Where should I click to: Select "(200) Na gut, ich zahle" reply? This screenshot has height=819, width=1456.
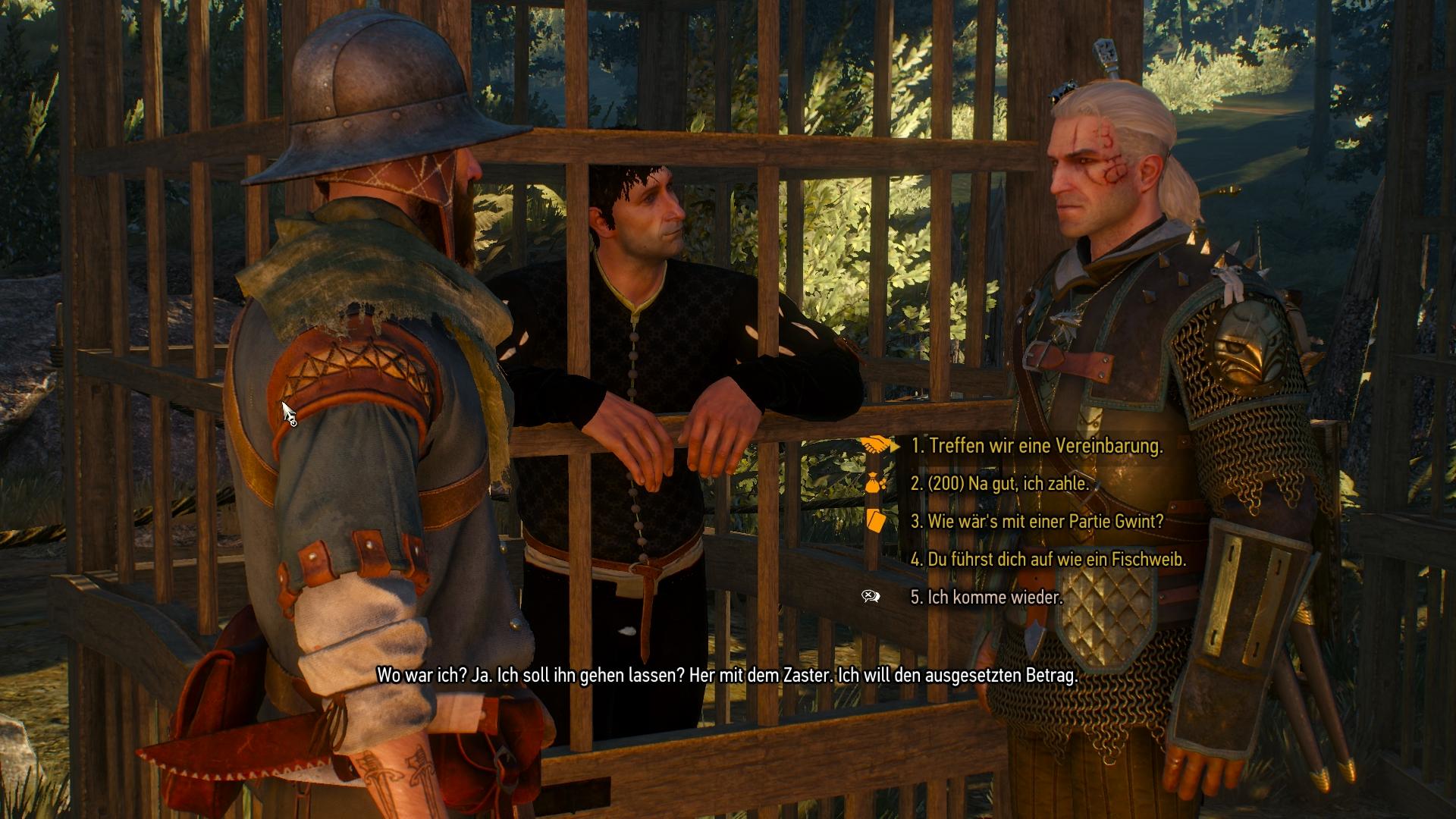point(999,484)
